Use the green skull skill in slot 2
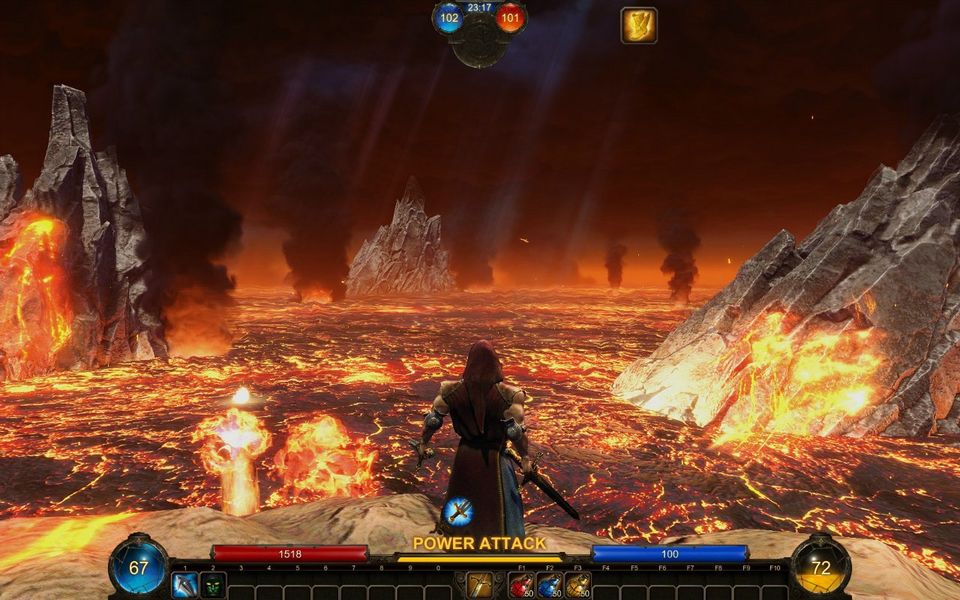 [x=212, y=585]
